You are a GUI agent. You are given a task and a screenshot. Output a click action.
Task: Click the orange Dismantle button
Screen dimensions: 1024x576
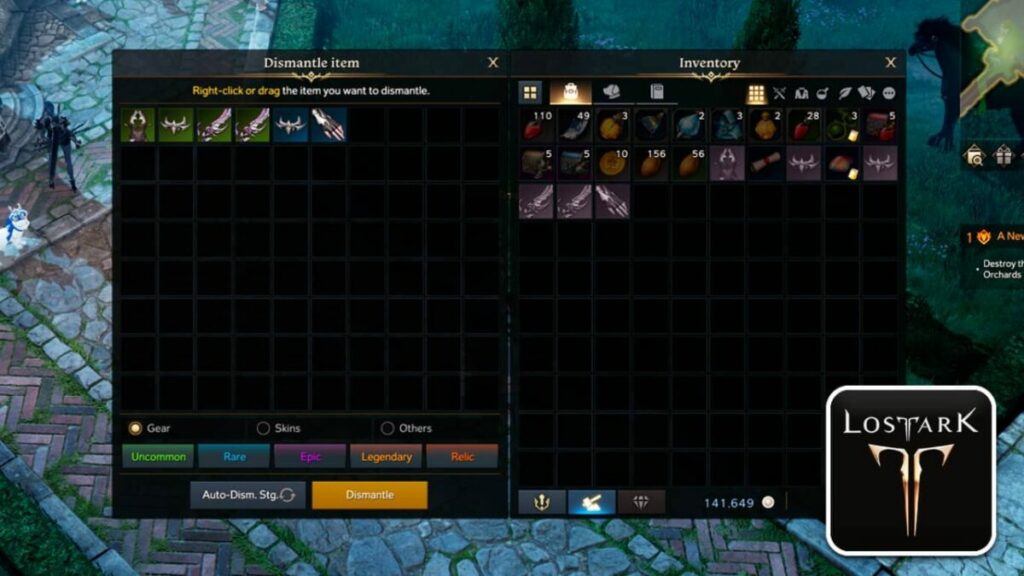coord(369,495)
